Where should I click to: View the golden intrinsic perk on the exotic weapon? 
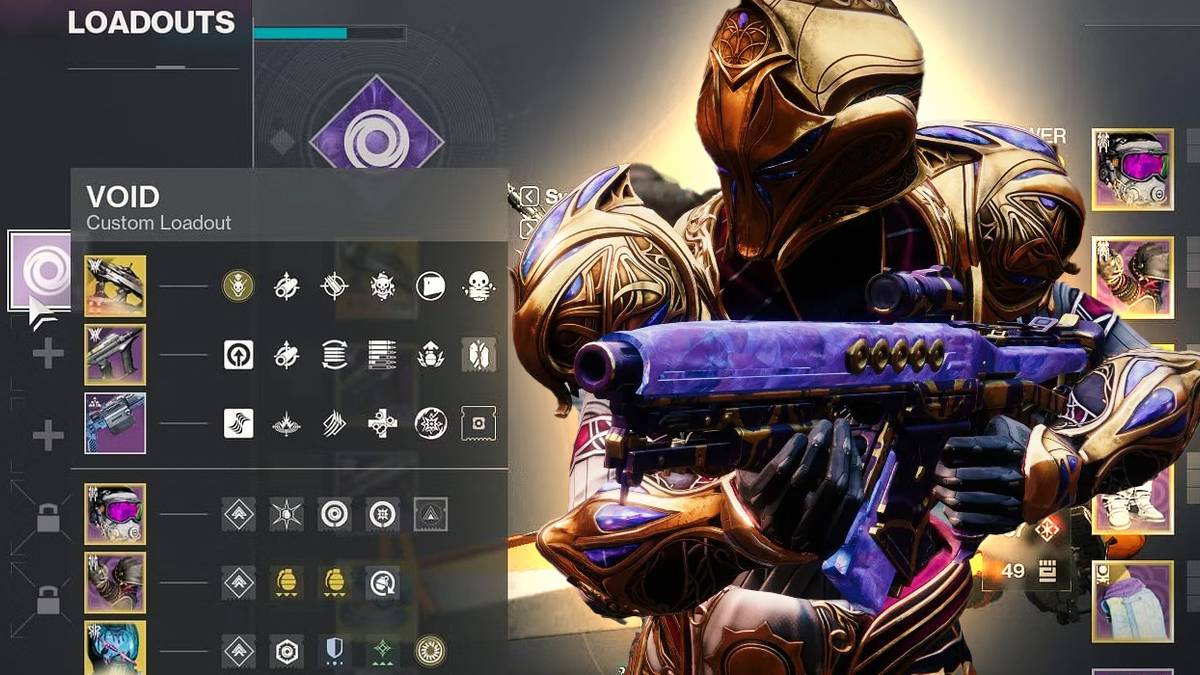coord(238,287)
